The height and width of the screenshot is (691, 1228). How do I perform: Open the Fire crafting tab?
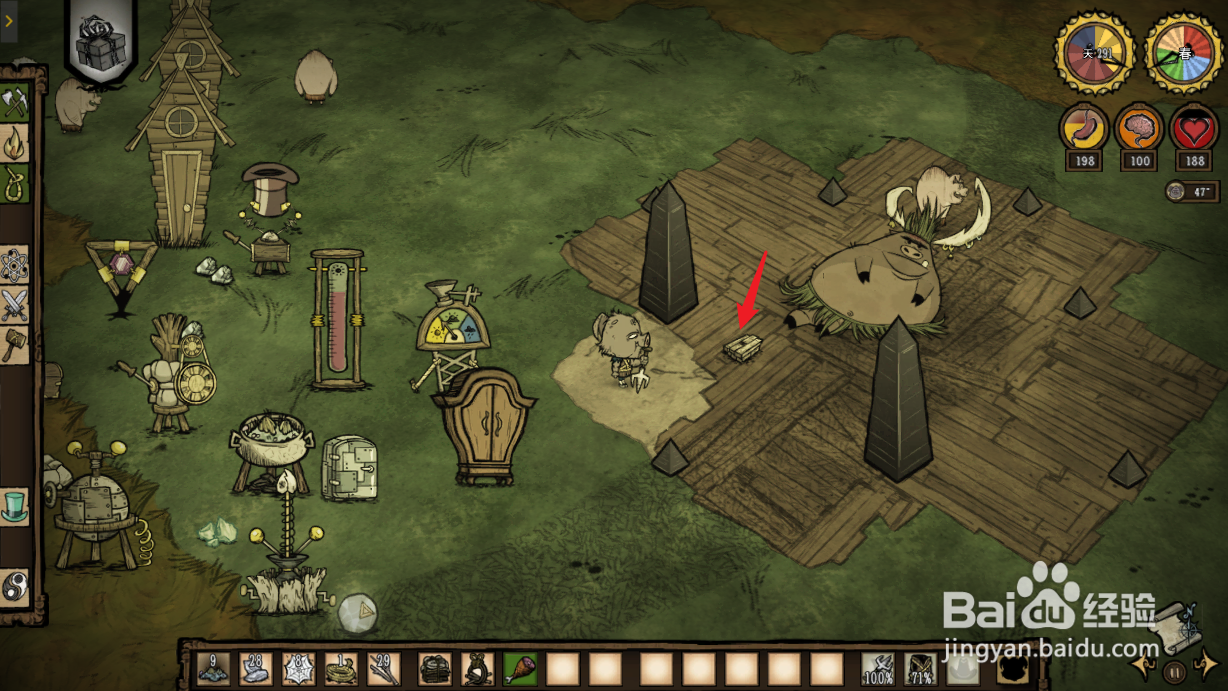click(x=15, y=143)
